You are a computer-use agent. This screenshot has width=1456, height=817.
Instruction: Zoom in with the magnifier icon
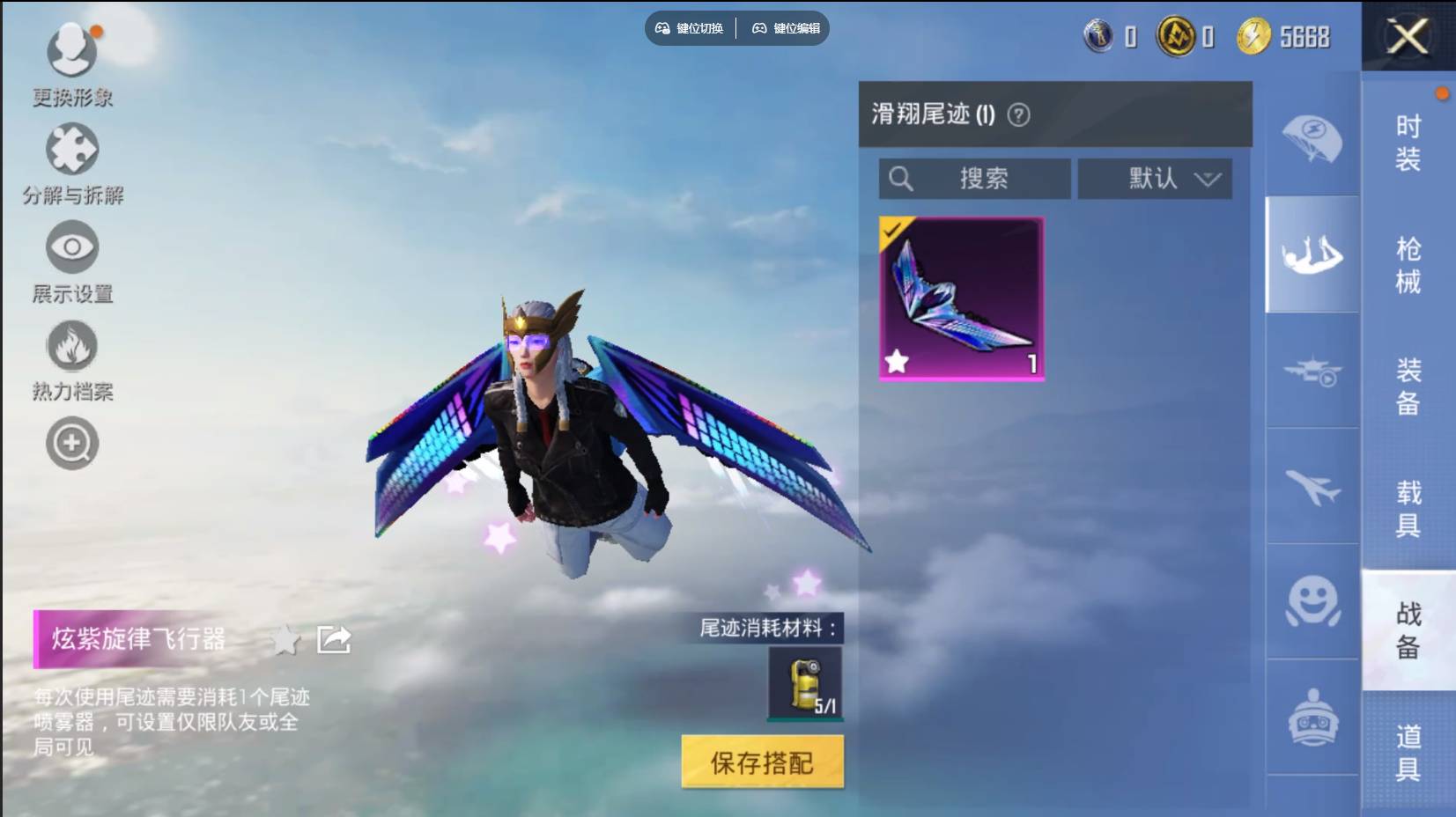tap(72, 443)
